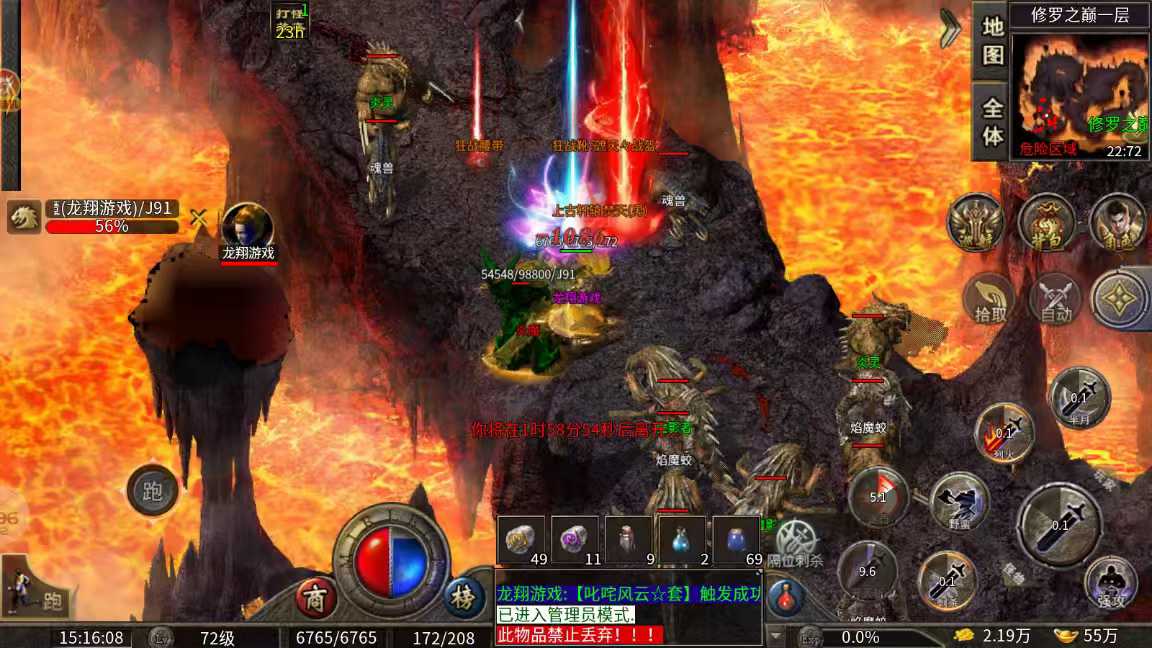Open the 角色 character icon
1152x648 pixels.
click(x=1118, y=221)
